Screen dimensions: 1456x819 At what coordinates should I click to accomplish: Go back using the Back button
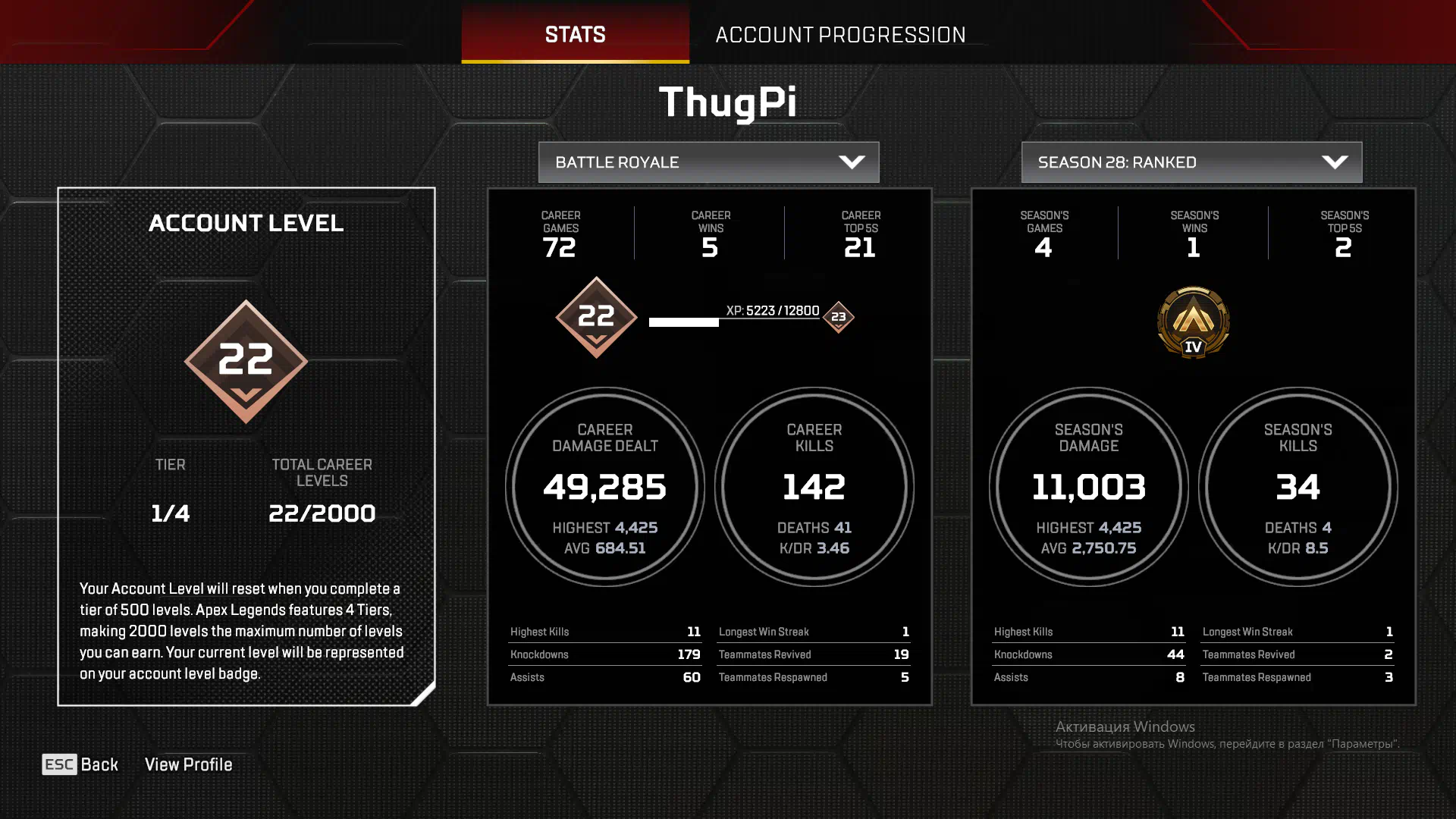coord(80,764)
